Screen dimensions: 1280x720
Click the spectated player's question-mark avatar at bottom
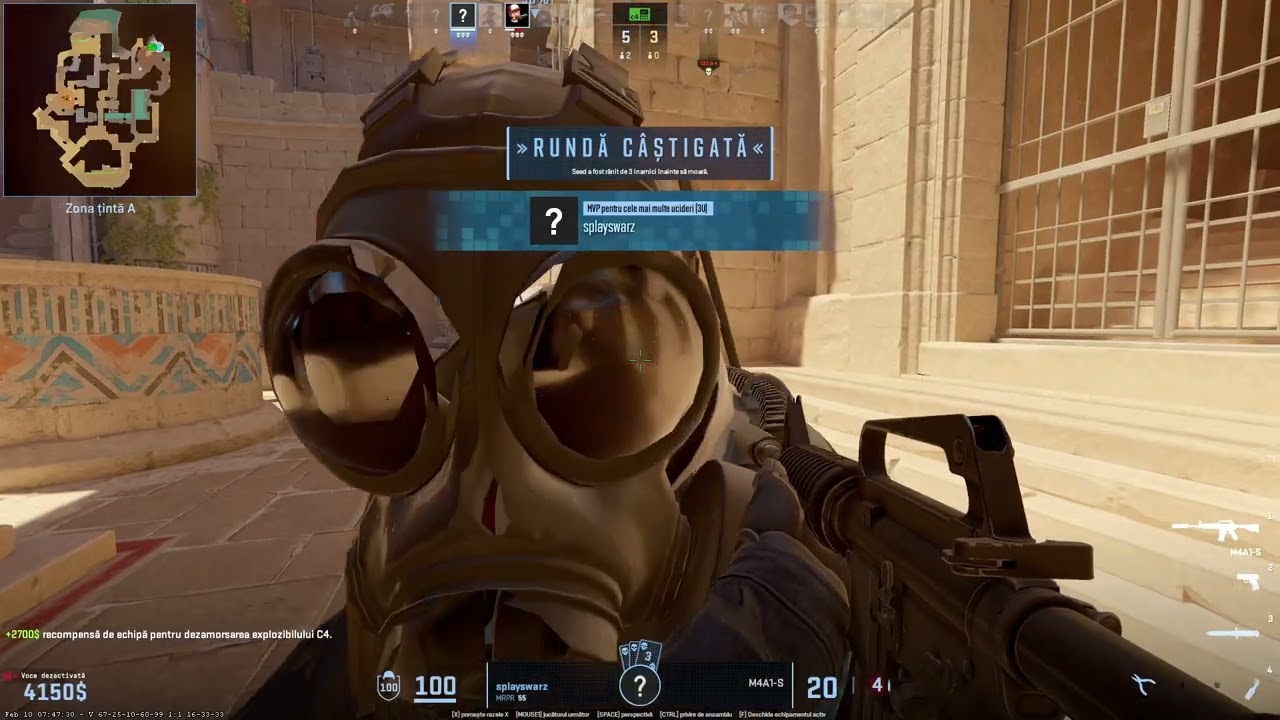[640, 685]
